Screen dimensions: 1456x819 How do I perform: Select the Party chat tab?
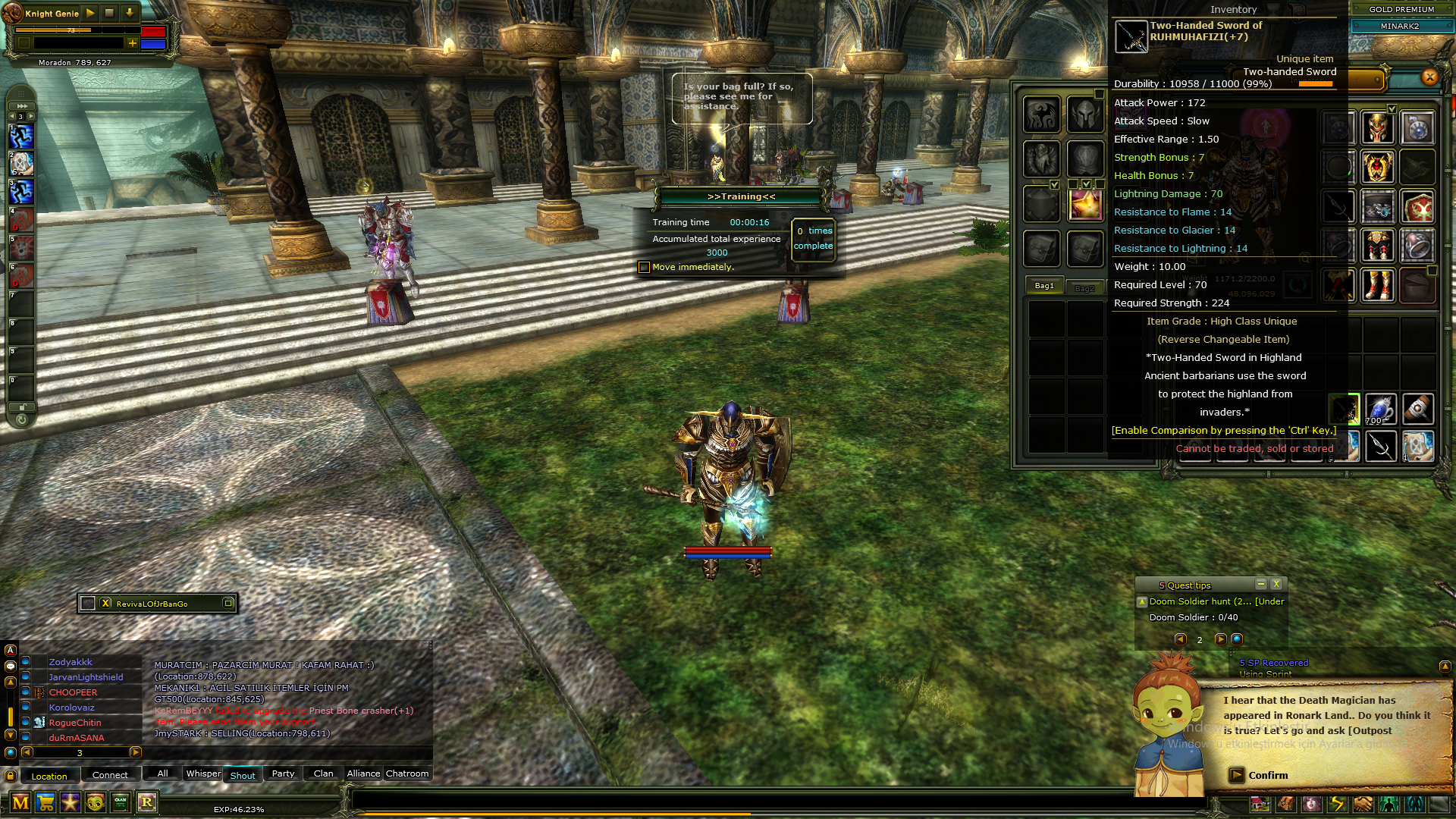pyautogui.click(x=283, y=773)
